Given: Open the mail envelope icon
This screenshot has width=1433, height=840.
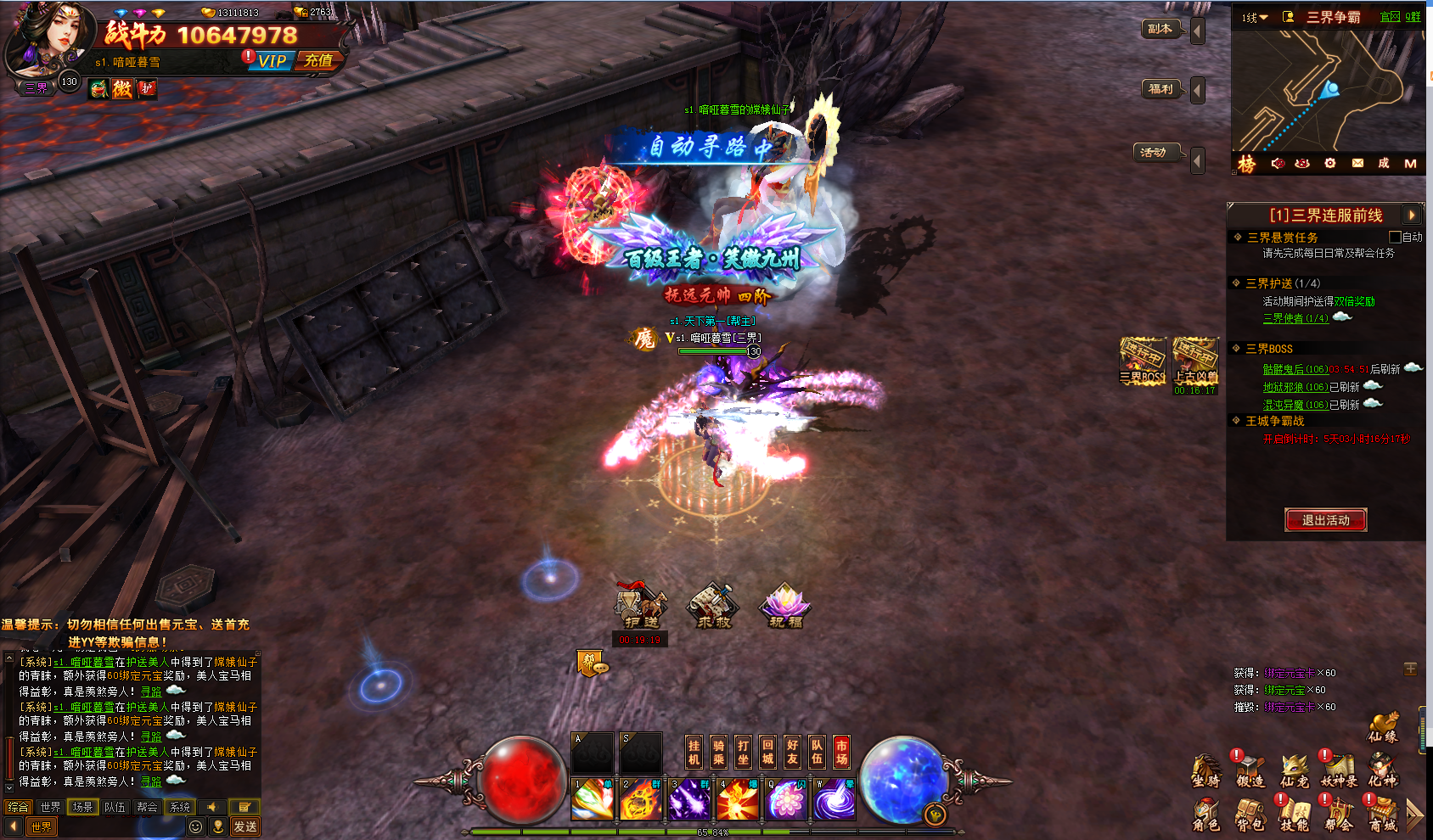Looking at the screenshot, I should (x=1357, y=163).
